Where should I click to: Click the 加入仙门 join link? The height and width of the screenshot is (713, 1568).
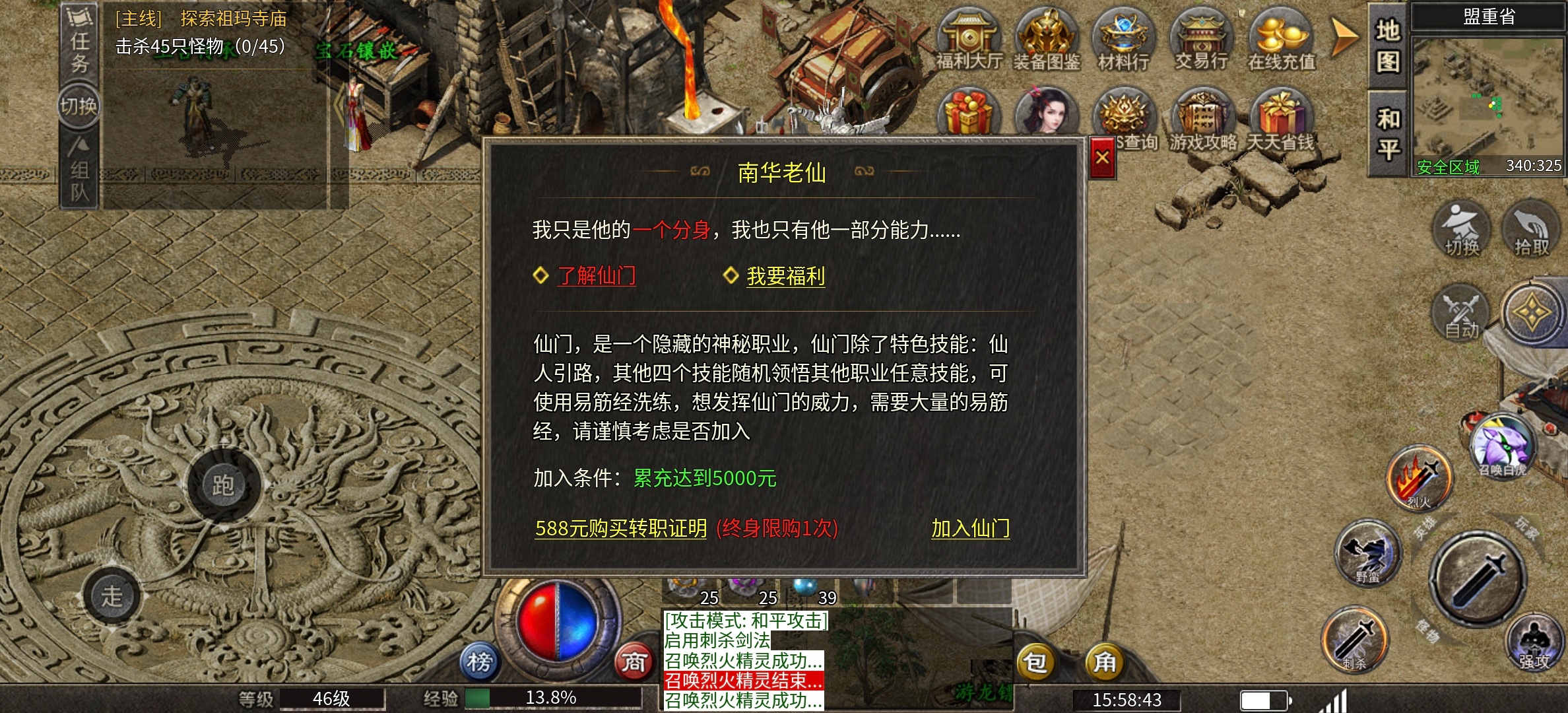click(970, 529)
